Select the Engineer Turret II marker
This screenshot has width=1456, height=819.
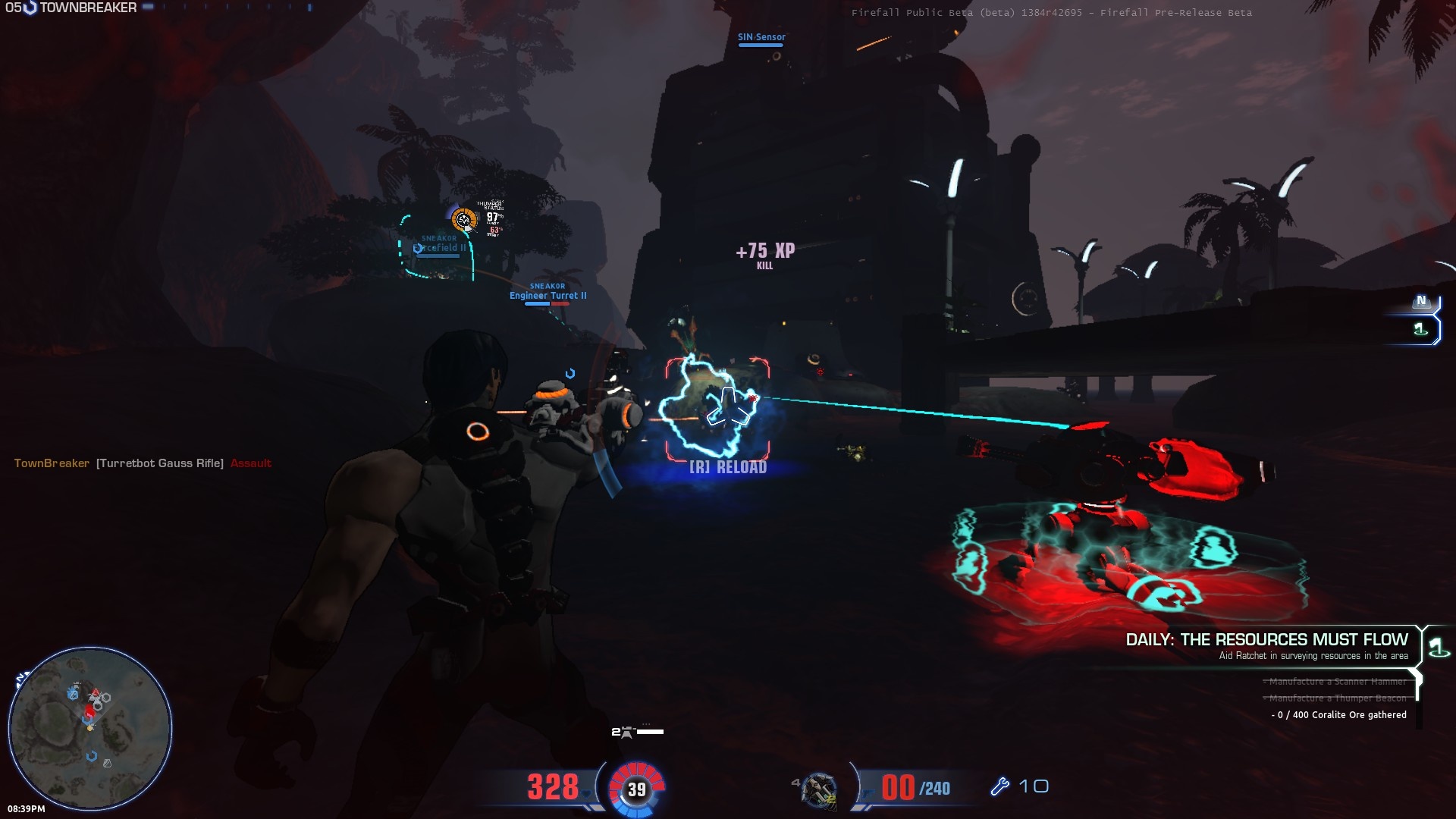click(548, 296)
